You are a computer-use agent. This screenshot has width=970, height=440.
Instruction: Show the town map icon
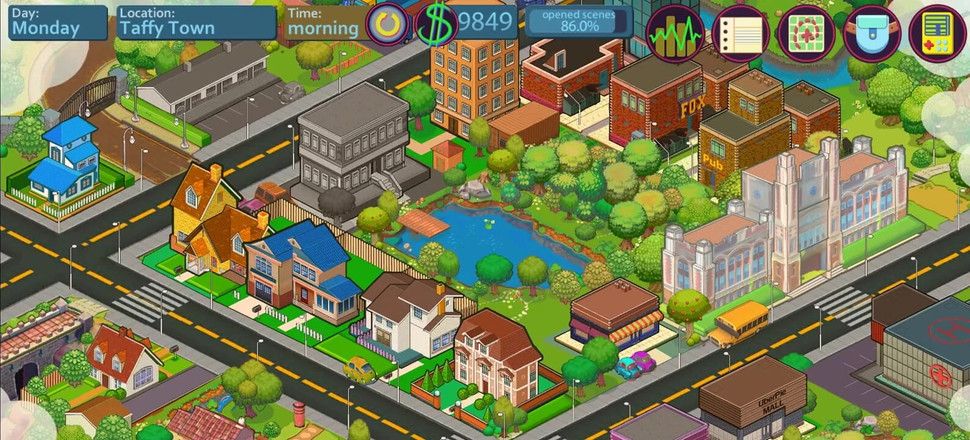[x=806, y=33]
